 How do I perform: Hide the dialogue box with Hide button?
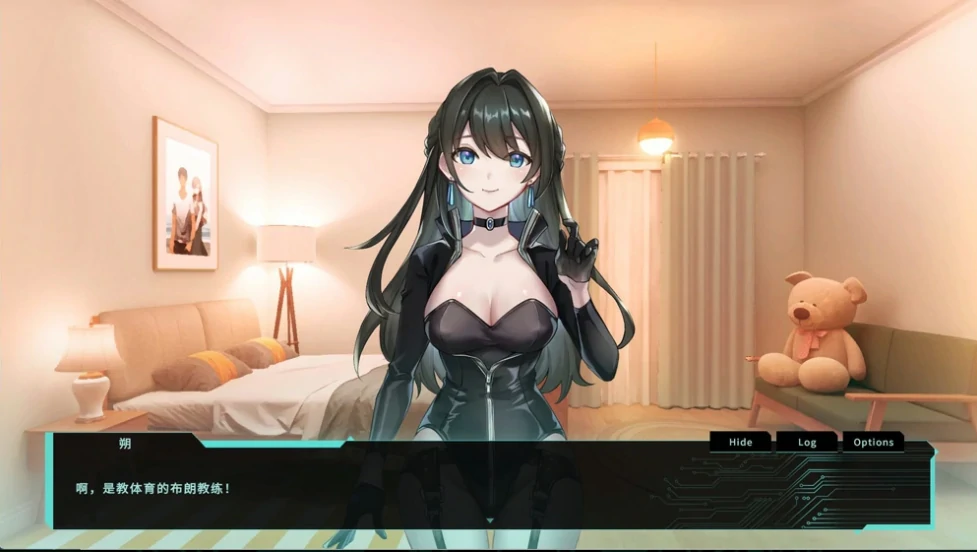pyautogui.click(x=740, y=442)
